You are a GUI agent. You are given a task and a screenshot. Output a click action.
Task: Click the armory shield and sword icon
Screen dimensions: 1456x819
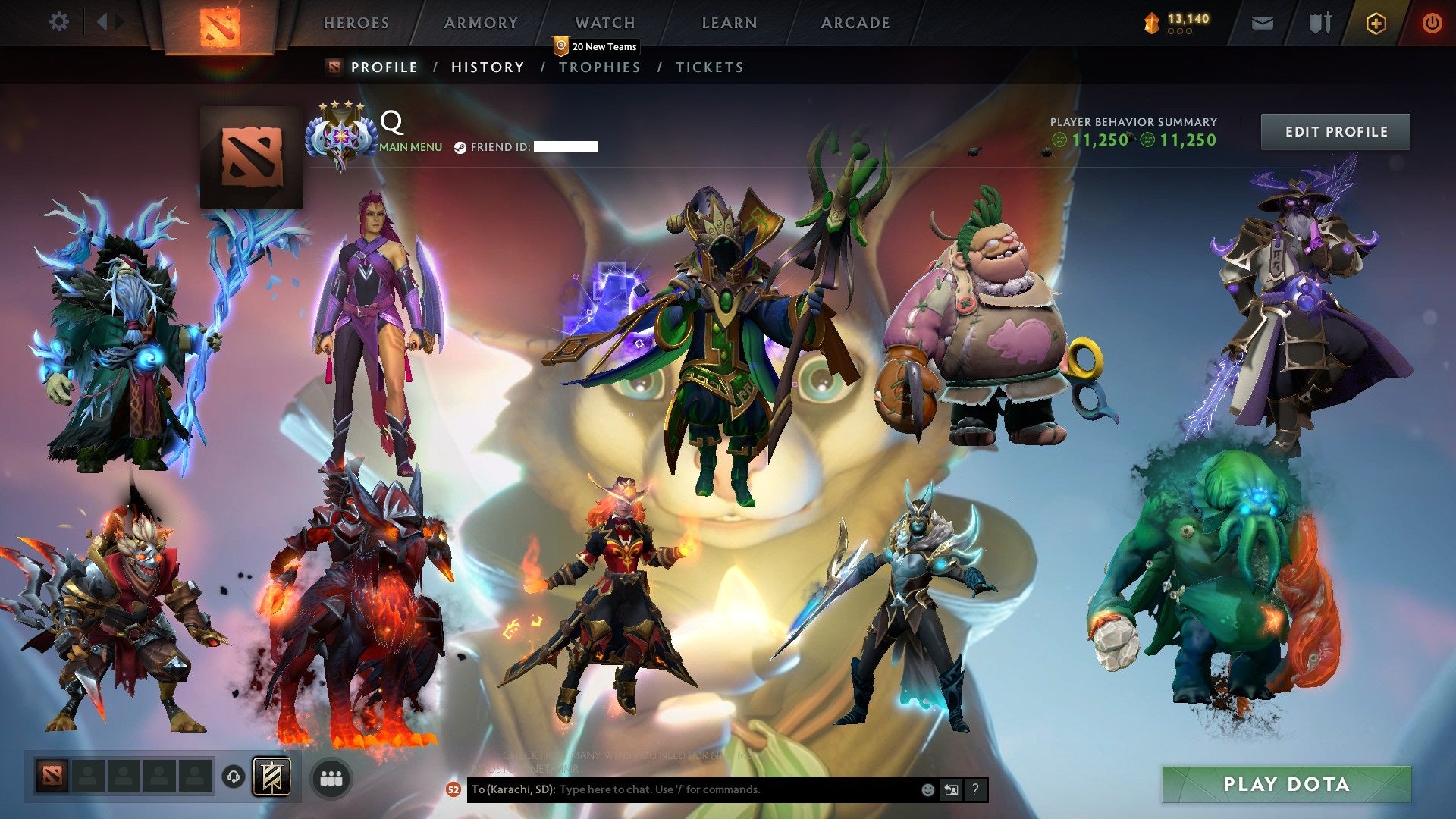(x=1319, y=23)
